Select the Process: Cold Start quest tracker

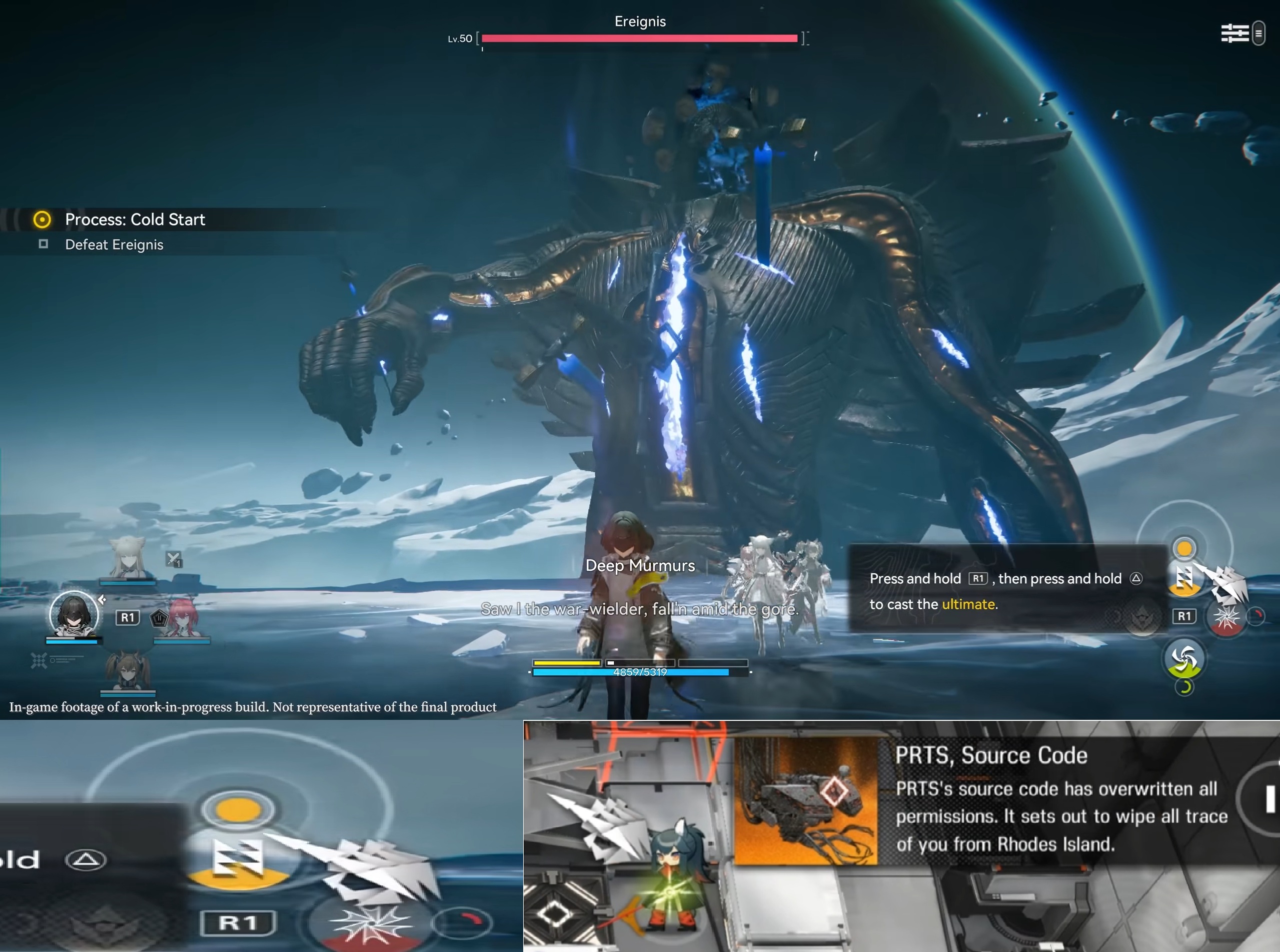click(134, 220)
